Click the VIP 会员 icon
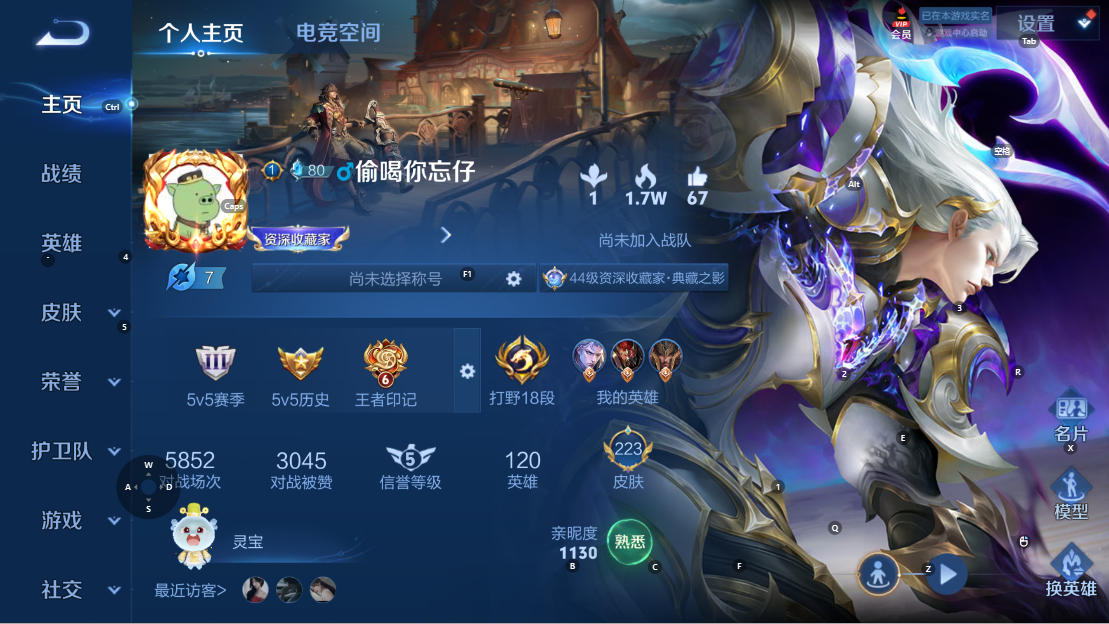The height and width of the screenshot is (624, 1109). point(901,22)
